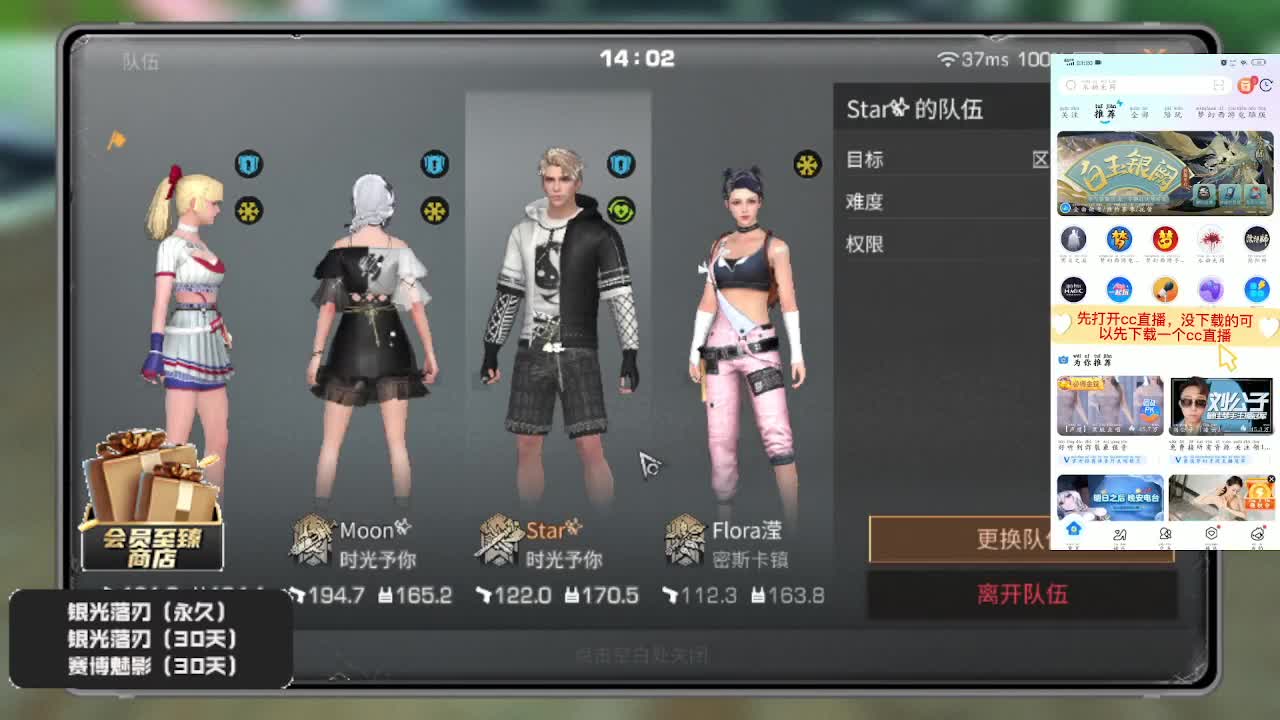Switch to the 关注 tab

pos(1069,113)
